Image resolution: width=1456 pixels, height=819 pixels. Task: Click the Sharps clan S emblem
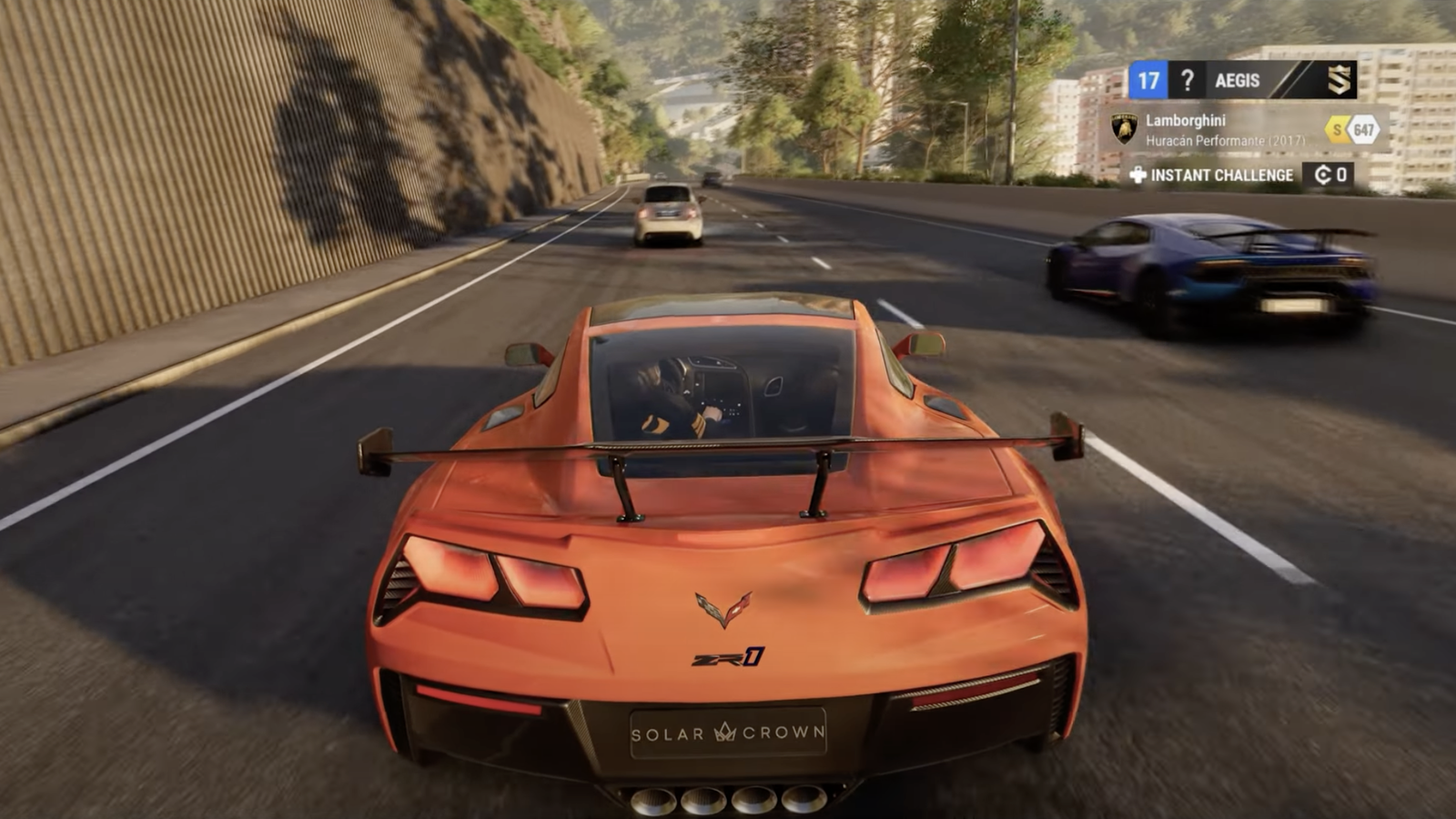click(x=1338, y=81)
